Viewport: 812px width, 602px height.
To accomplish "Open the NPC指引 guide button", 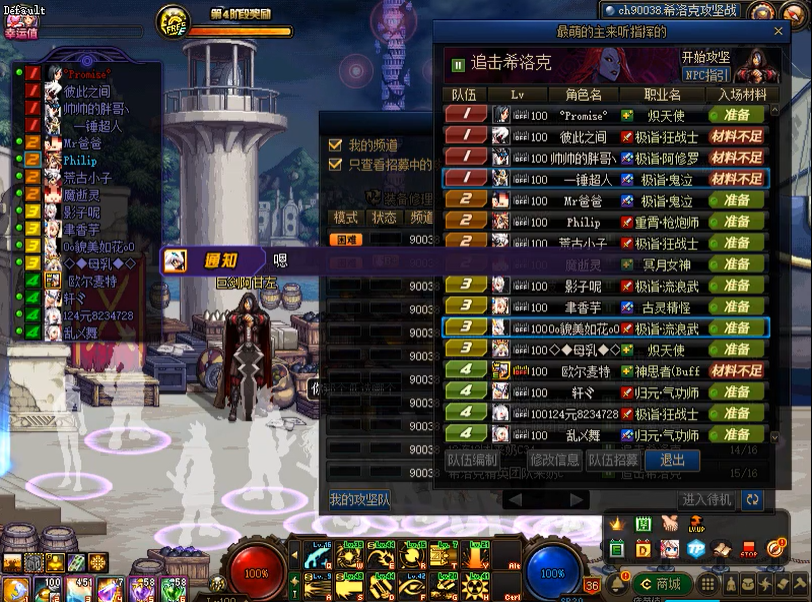I will point(706,75).
